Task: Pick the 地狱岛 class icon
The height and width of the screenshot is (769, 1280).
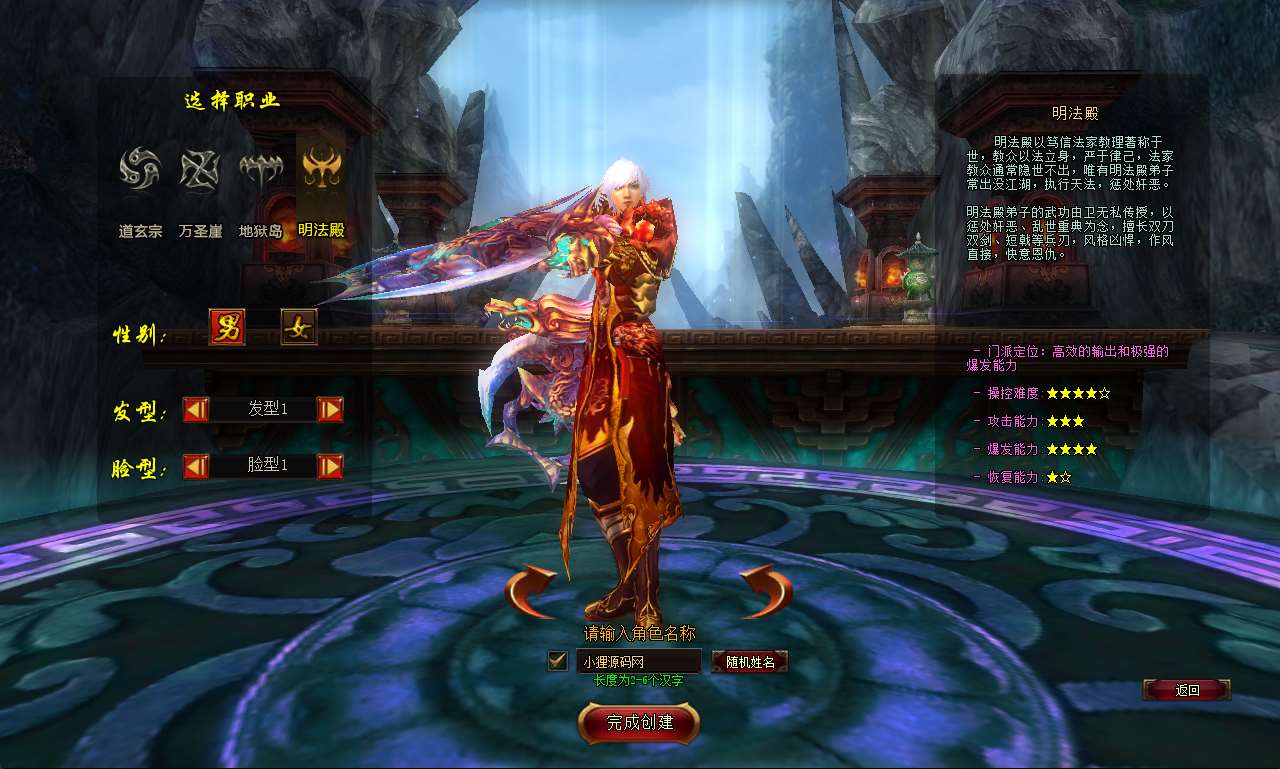Action: [x=260, y=169]
